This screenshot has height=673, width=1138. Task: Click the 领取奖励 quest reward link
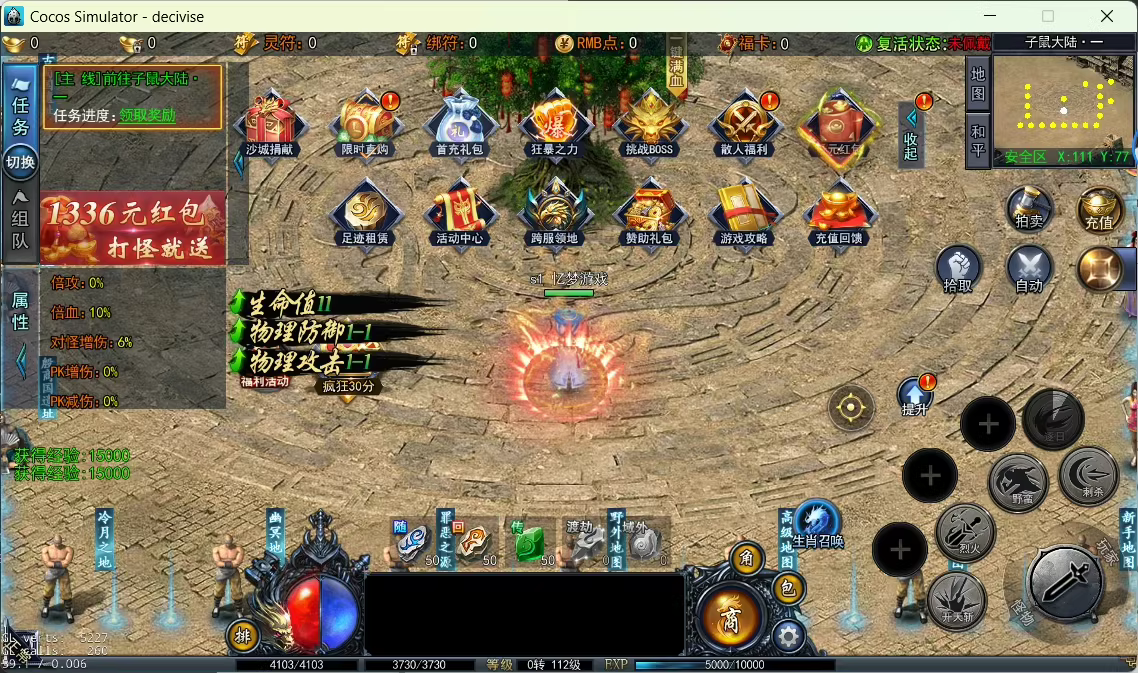147,115
